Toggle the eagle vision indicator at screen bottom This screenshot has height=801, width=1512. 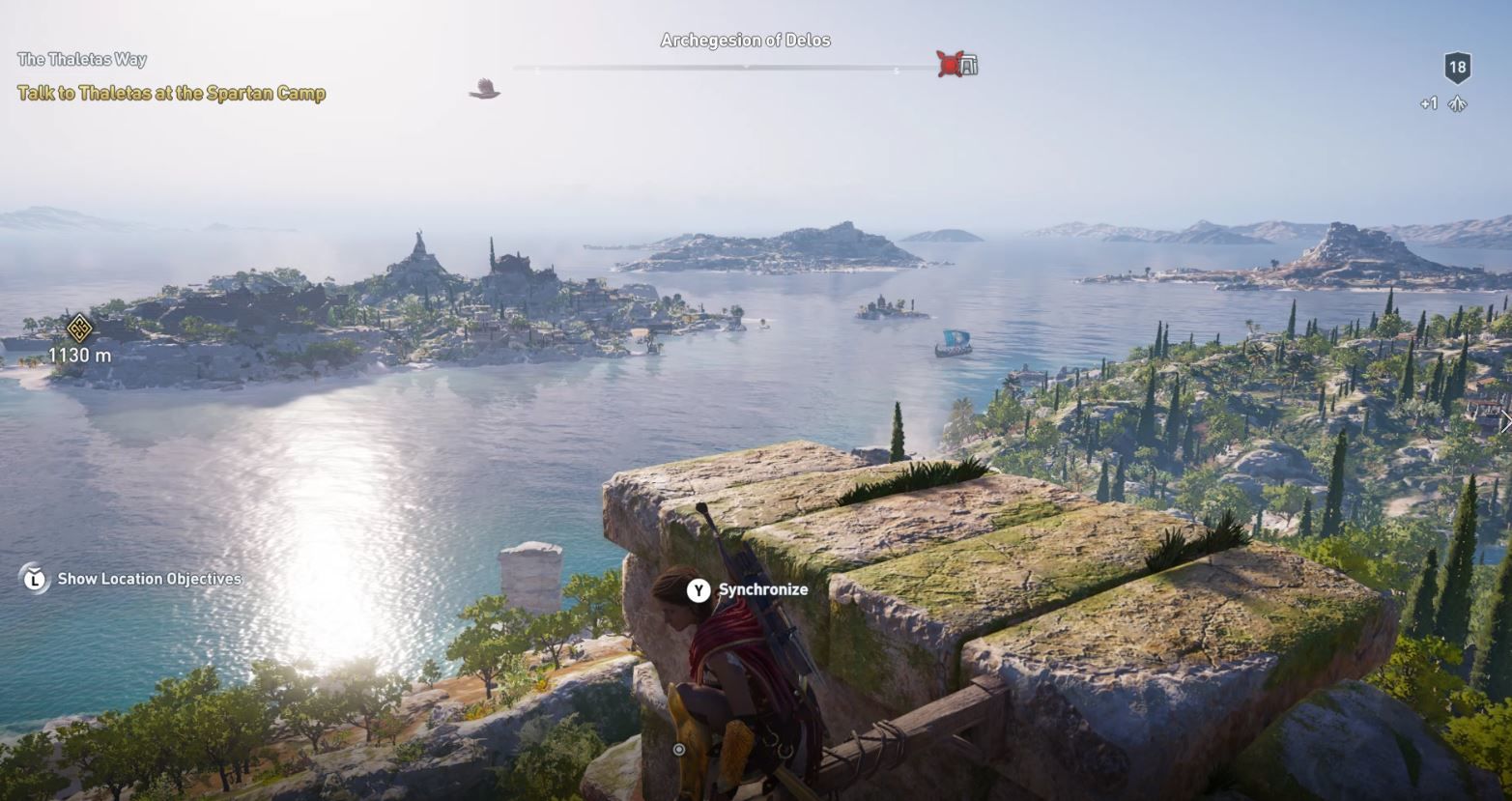pos(678,749)
